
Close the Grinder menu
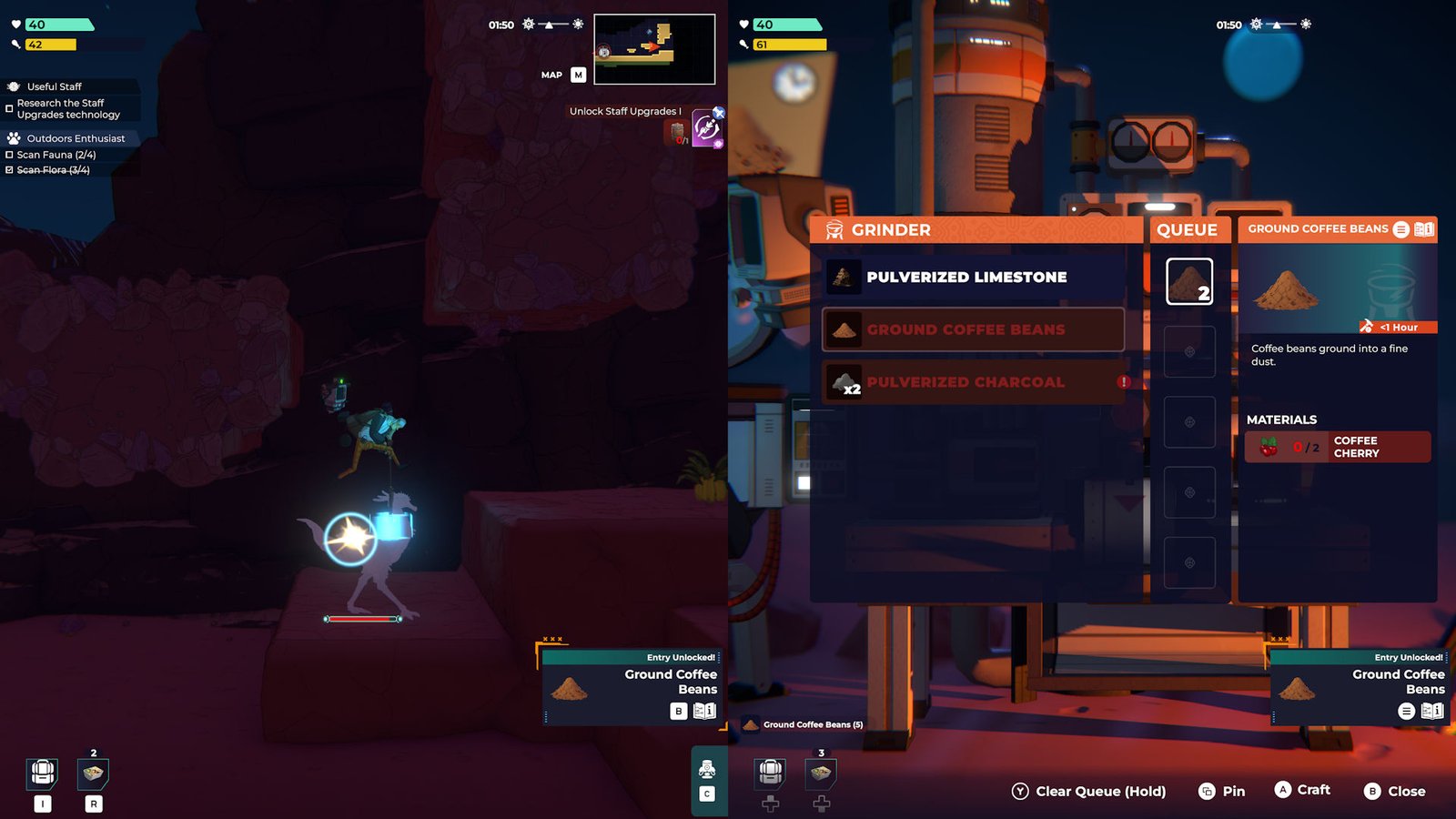click(x=1395, y=791)
